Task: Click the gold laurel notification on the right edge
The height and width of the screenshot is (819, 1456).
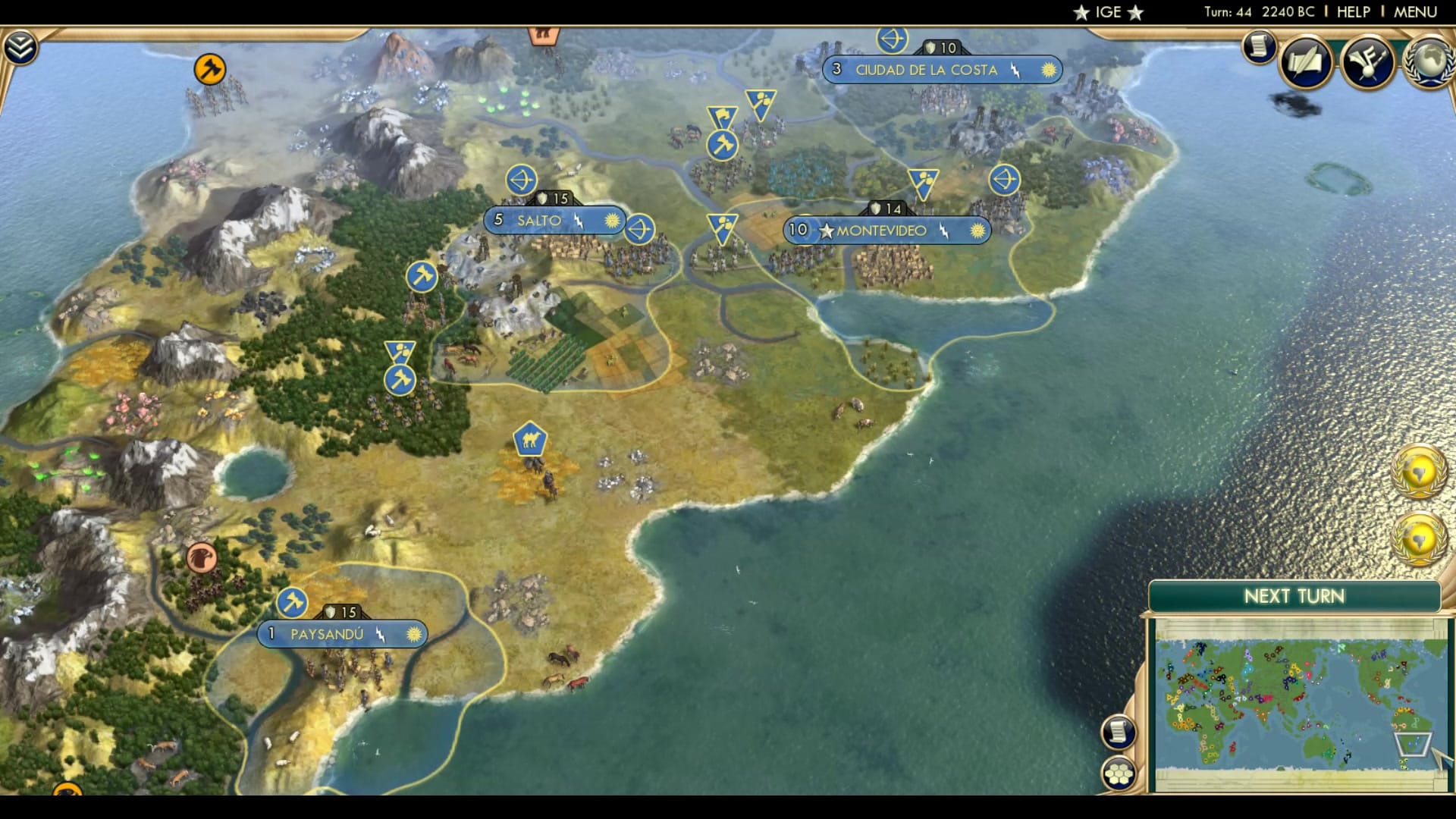Action: (x=1422, y=470)
